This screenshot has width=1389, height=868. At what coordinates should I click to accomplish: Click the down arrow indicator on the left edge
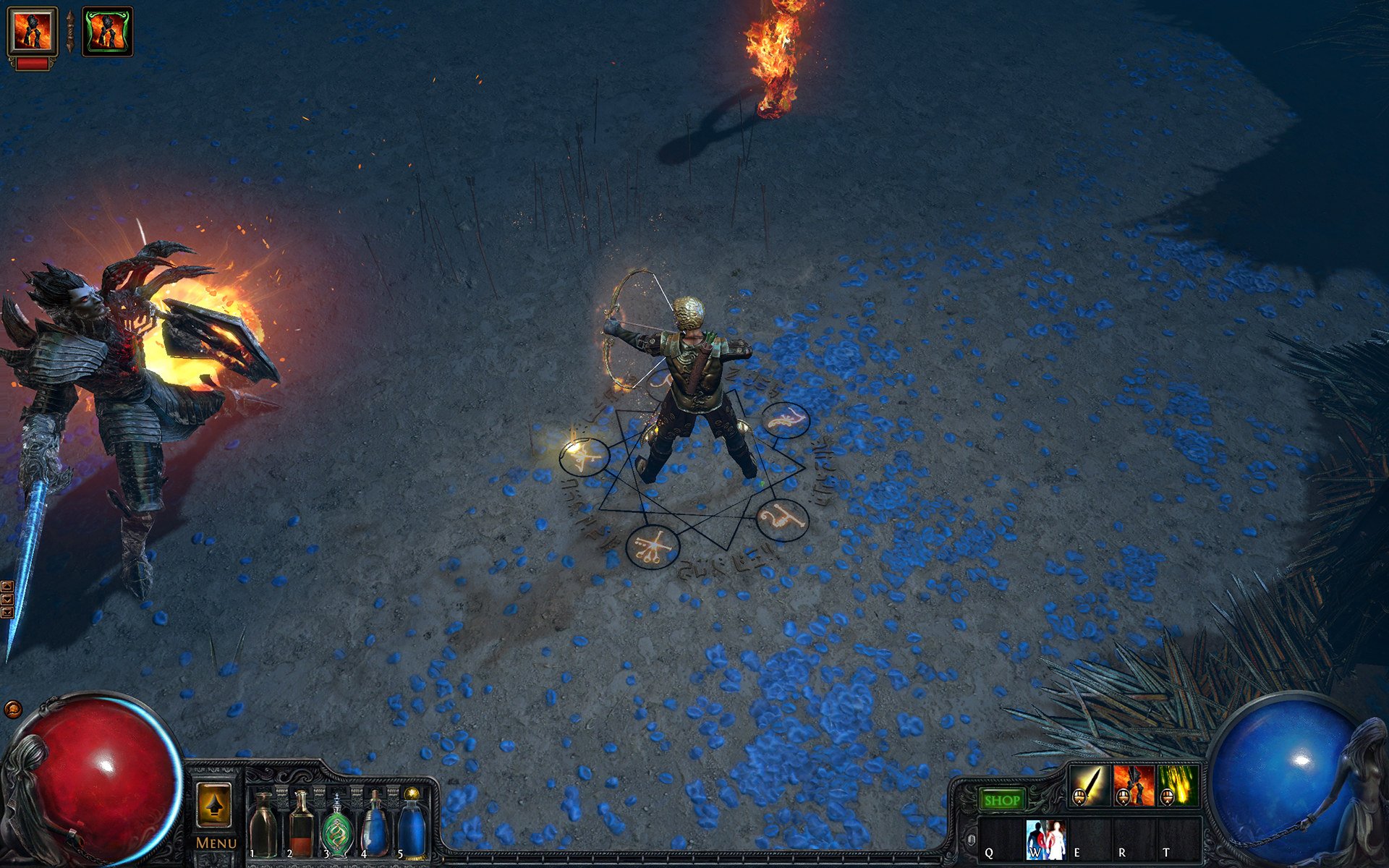pos(7,599)
